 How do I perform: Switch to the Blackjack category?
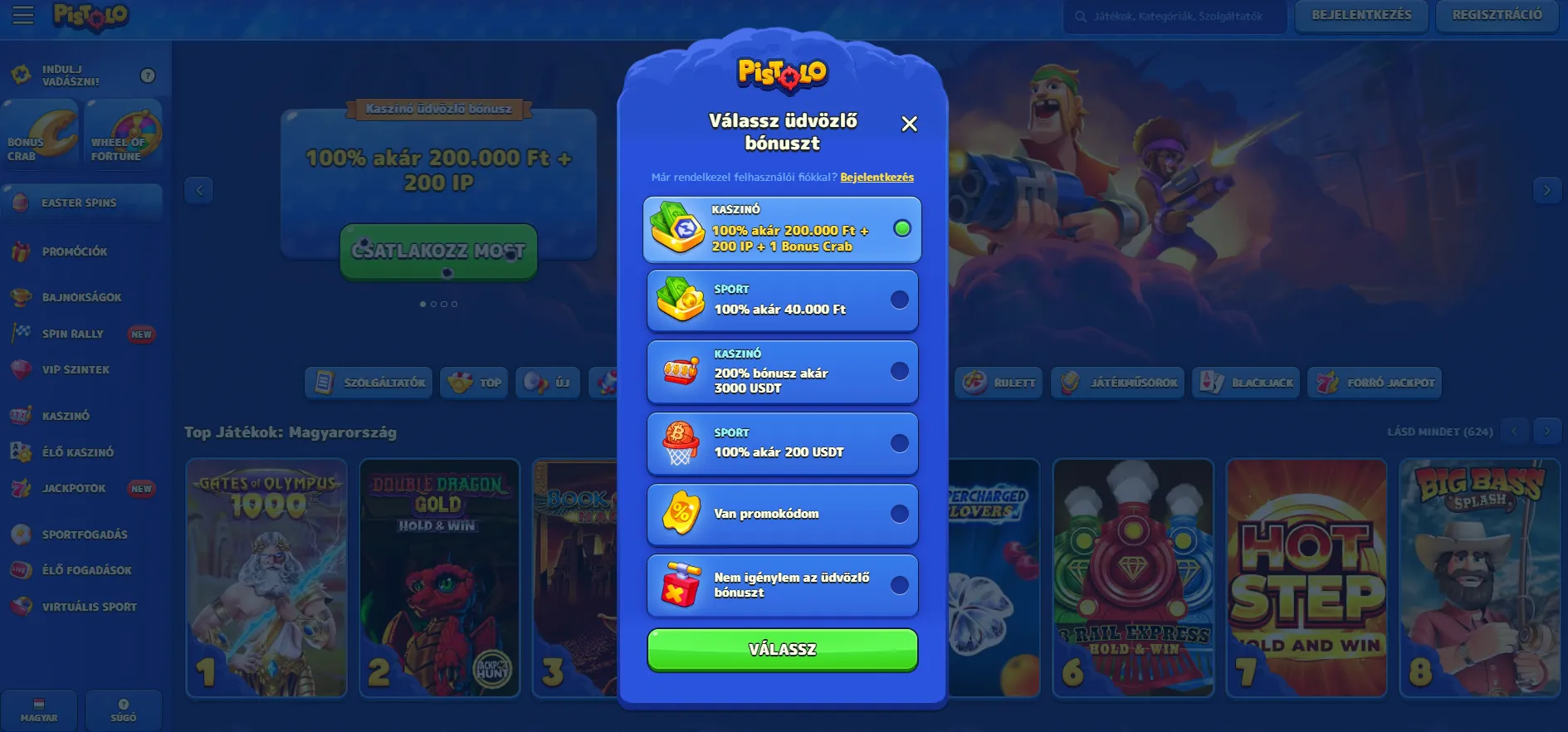(1245, 383)
